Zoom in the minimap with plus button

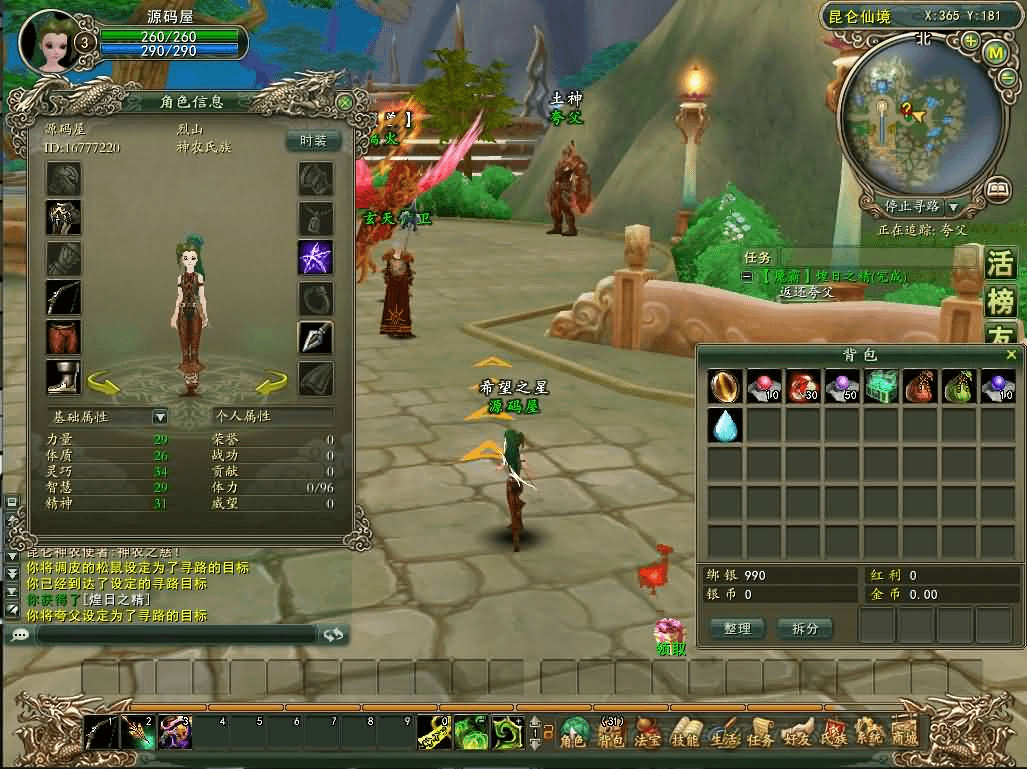coord(971,41)
